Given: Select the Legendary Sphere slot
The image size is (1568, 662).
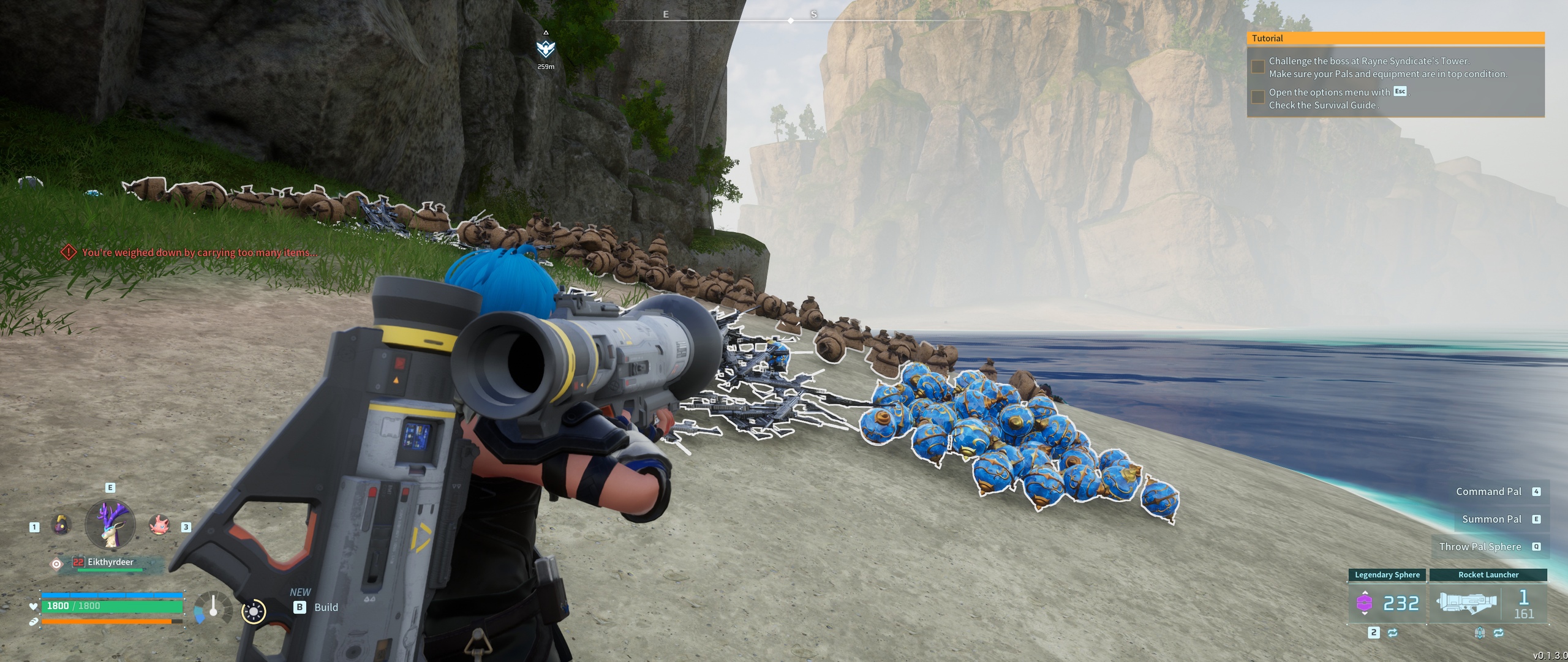Looking at the screenshot, I should 1387,603.
